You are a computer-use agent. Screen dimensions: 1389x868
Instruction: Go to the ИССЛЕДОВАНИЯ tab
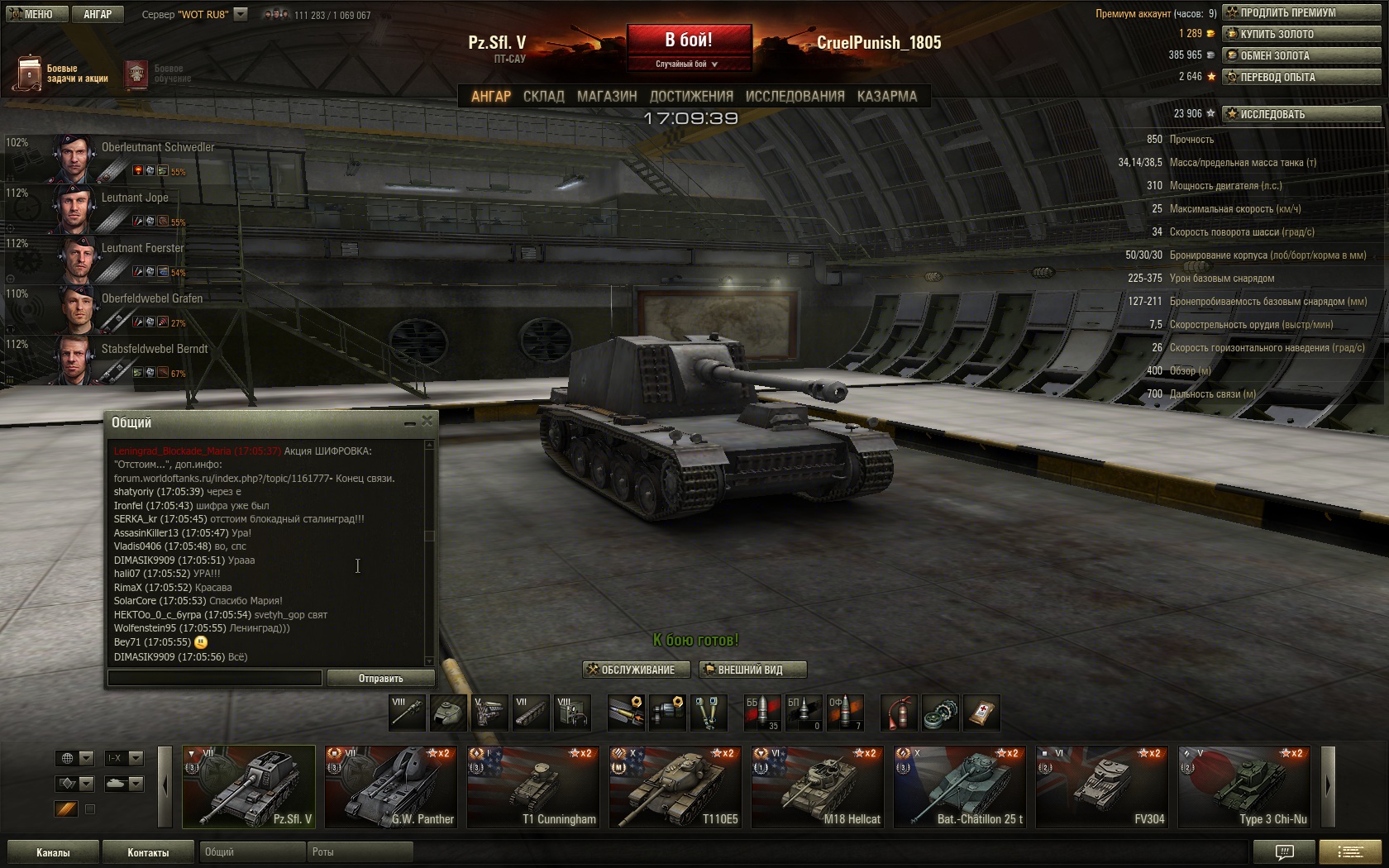[x=795, y=97]
